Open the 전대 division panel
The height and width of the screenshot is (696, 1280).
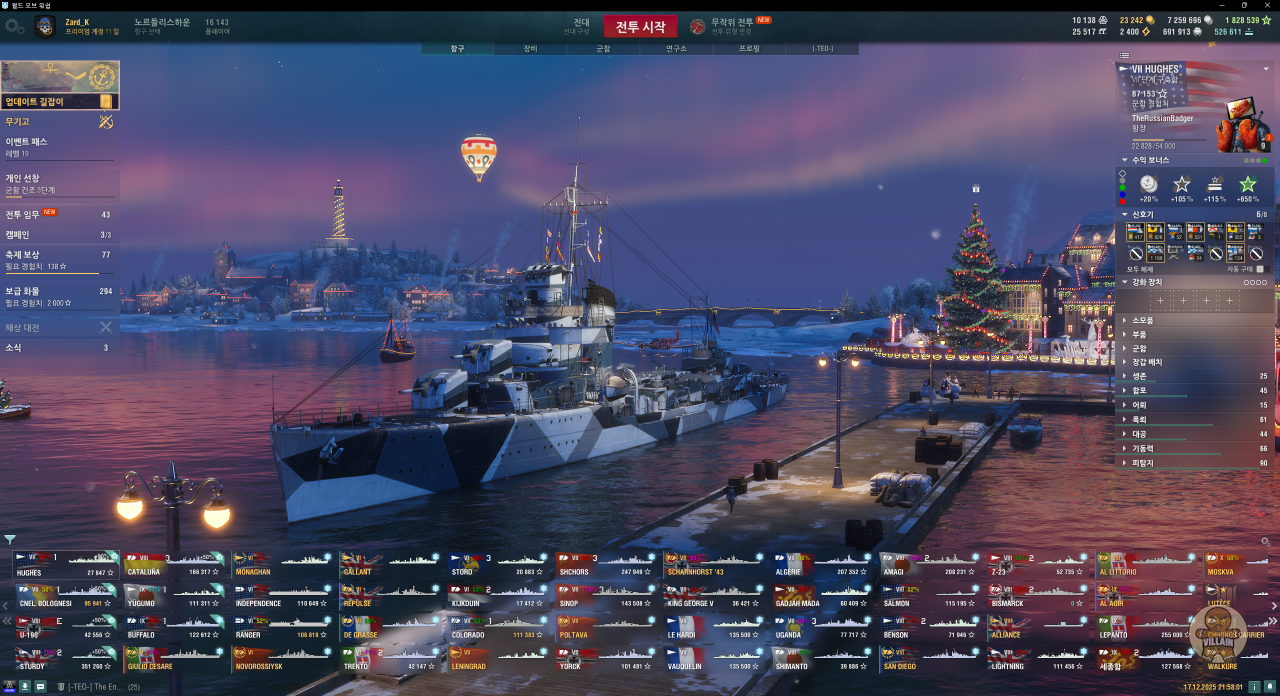point(581,26)
